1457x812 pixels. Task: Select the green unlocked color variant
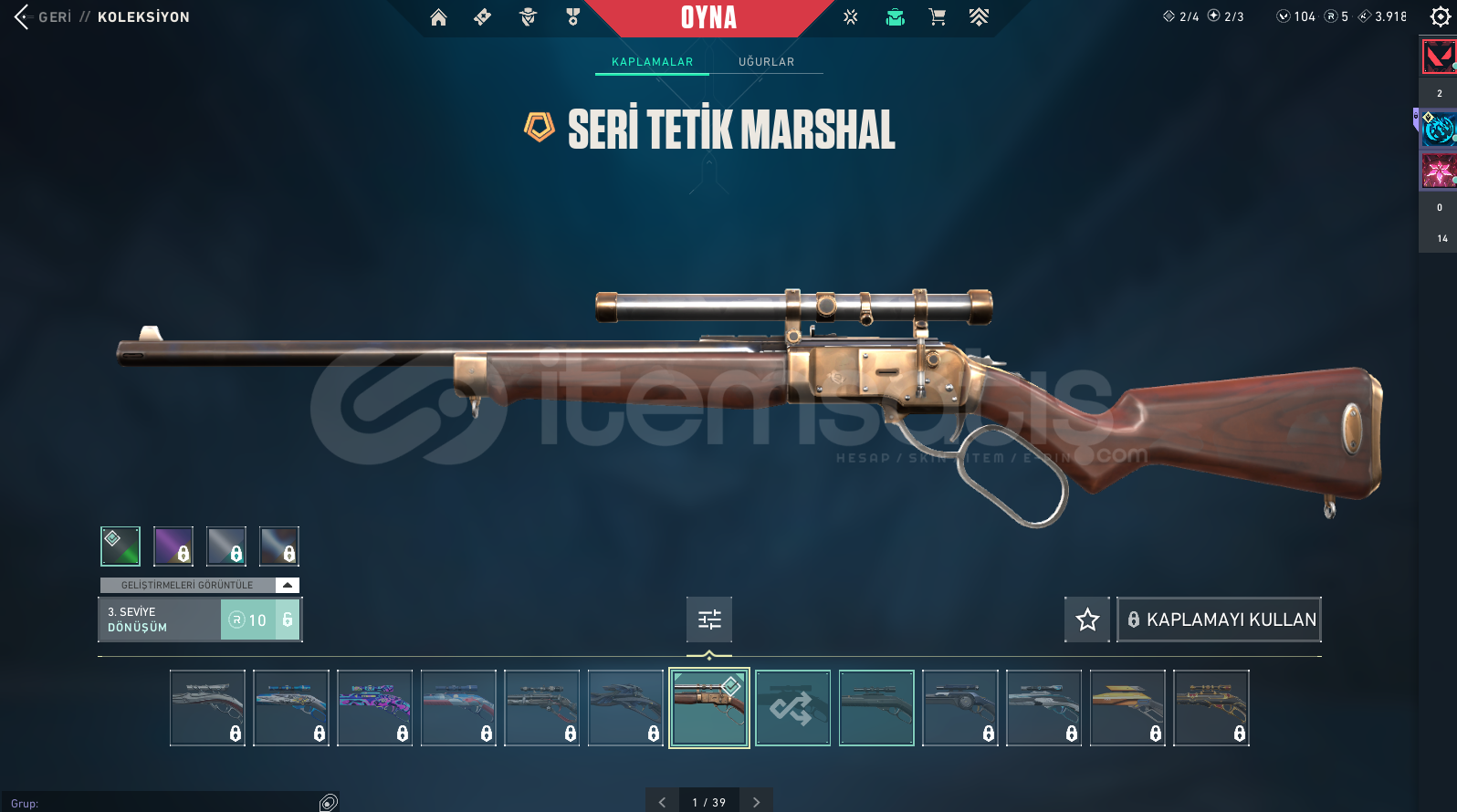coord(121,547)
